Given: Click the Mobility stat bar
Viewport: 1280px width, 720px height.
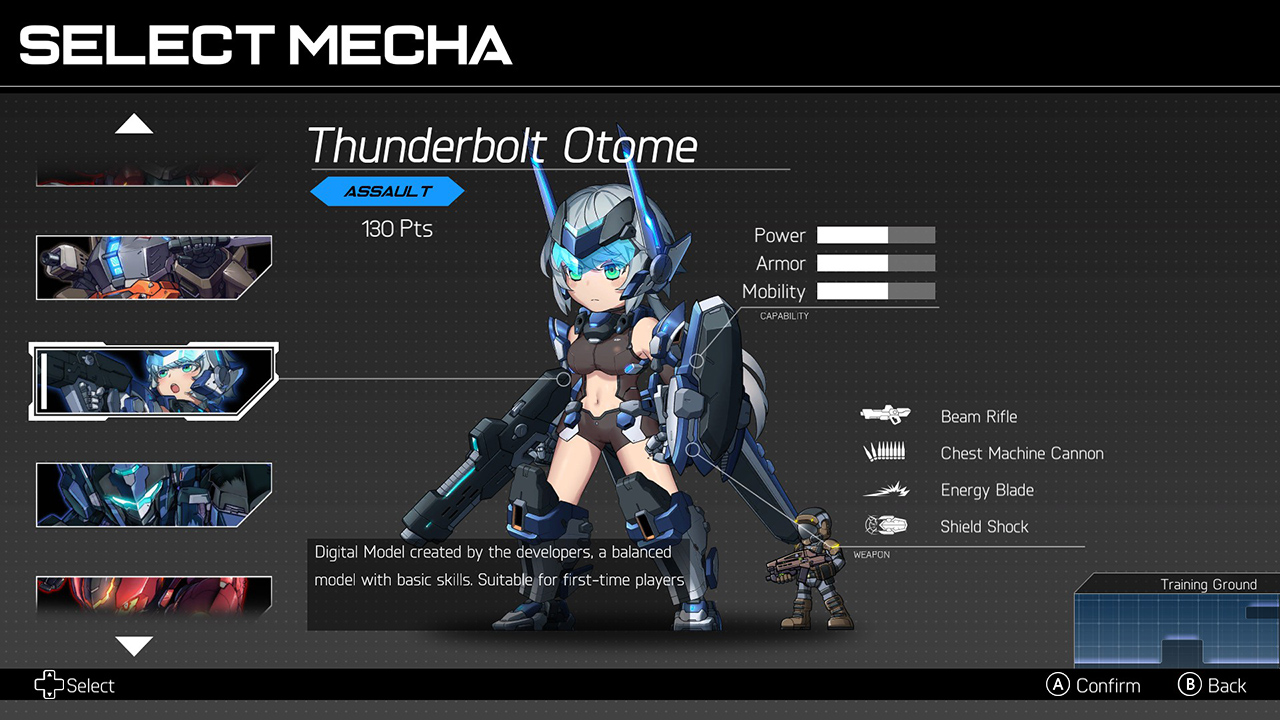Looking at the screenshot, I should 875,291.
